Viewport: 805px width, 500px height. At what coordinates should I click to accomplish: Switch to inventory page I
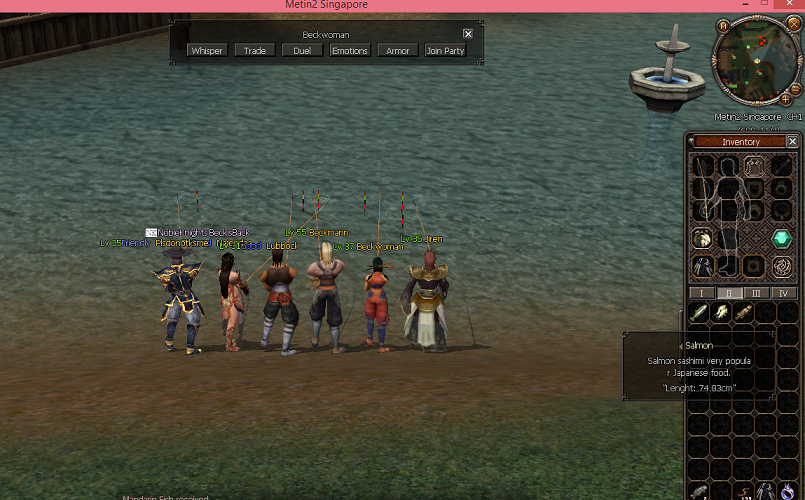click(702, 293)
